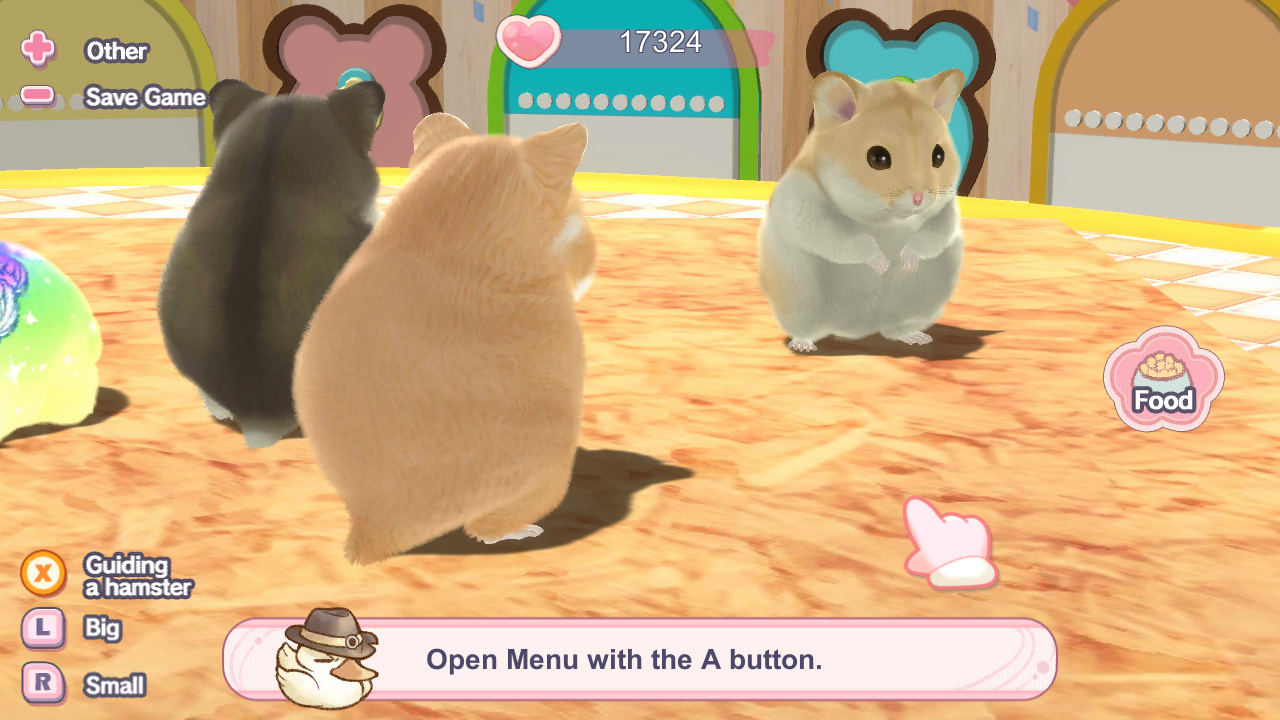This screenshot has width=1280, height=720.
Task: Click the bowl graphic inside the Food icon
Action: click(x=1163, y=370)
